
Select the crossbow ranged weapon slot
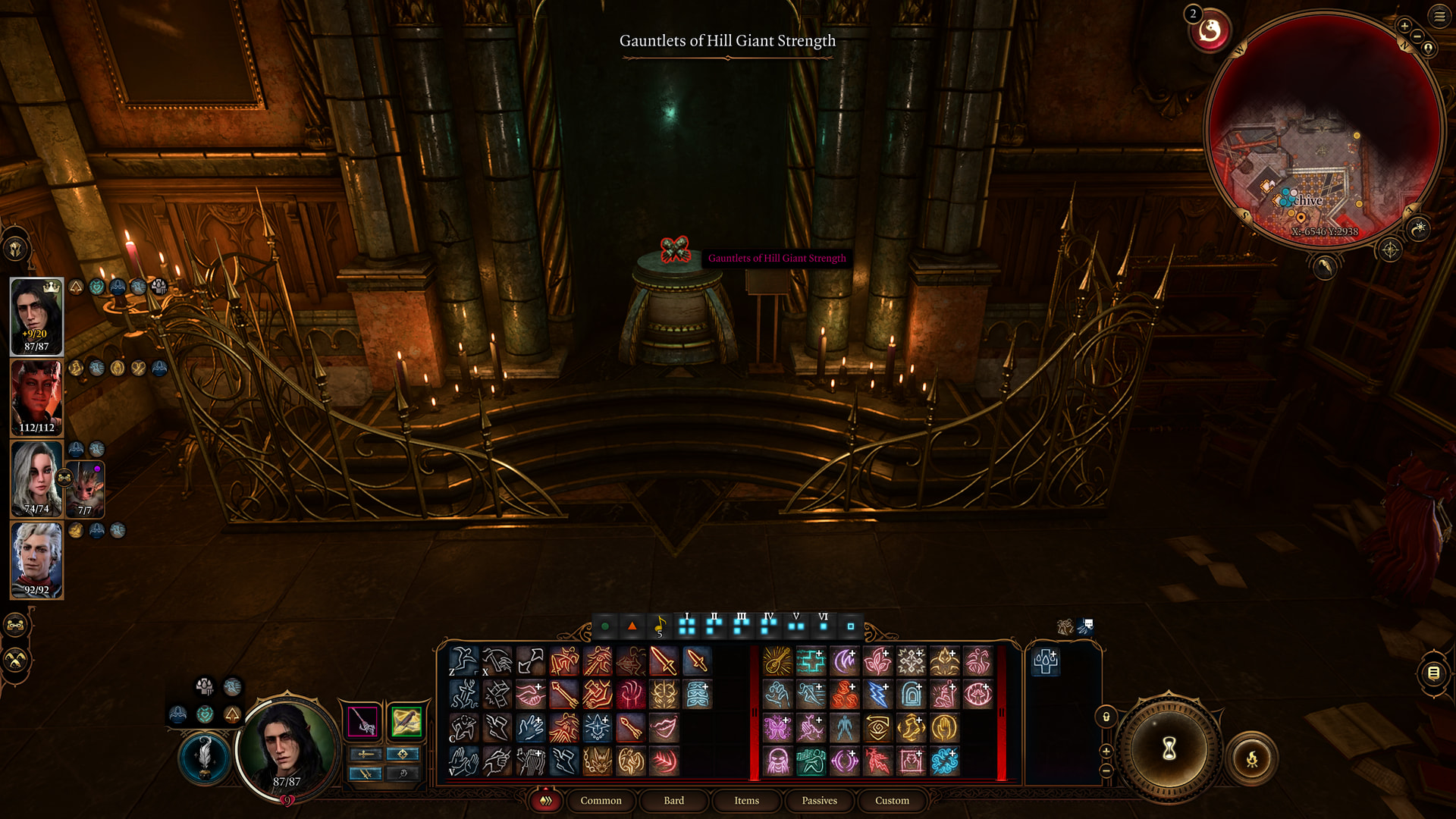(406, 721)
